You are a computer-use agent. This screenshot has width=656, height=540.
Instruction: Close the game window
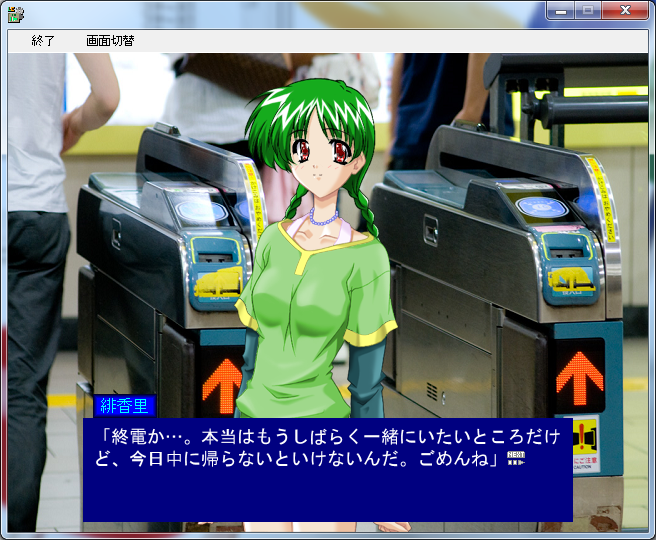[625, 11]
